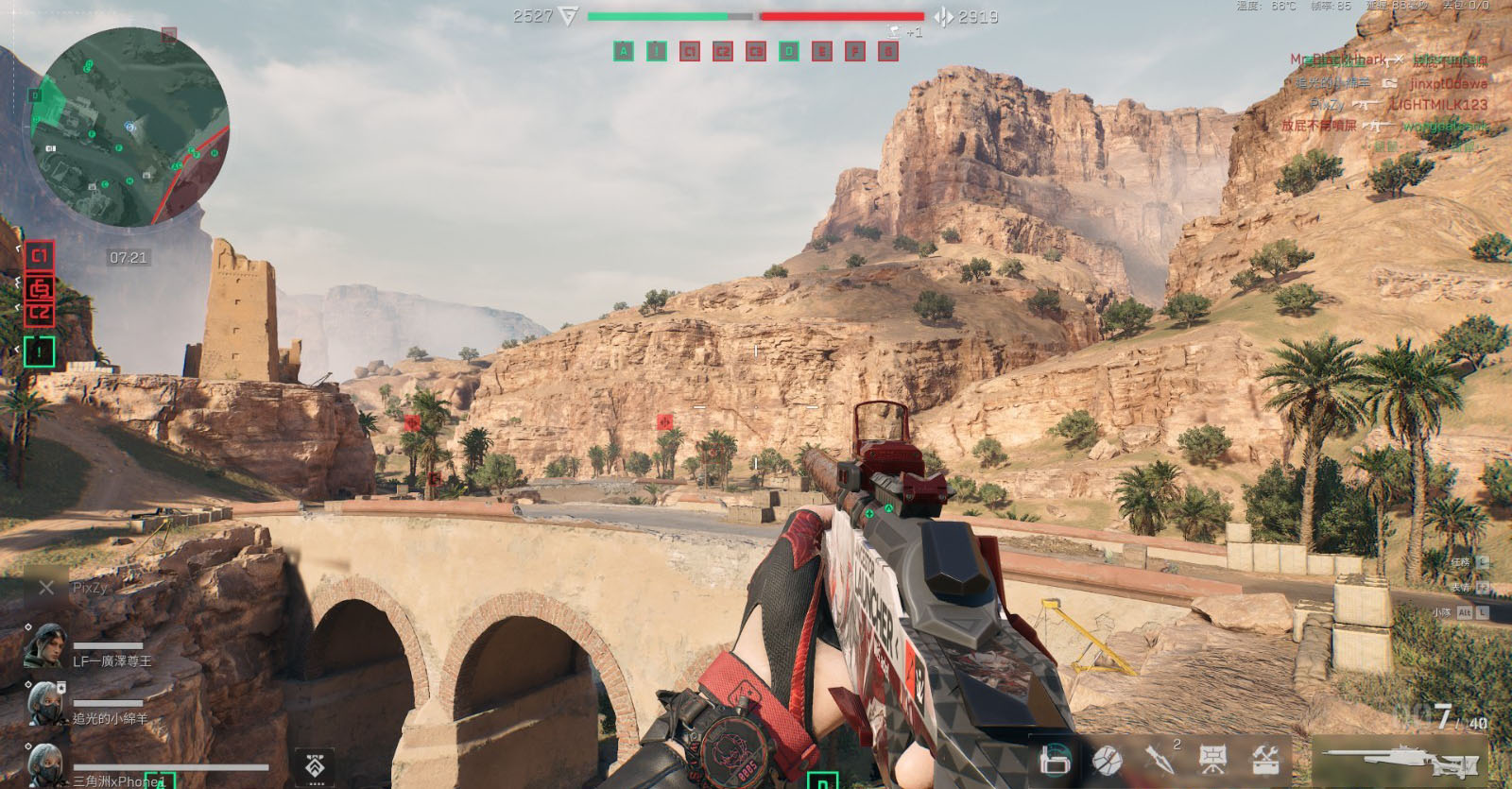
Task: Choose objective D in the top objective row
Action: pyautogui.click(x=789, y=51)
